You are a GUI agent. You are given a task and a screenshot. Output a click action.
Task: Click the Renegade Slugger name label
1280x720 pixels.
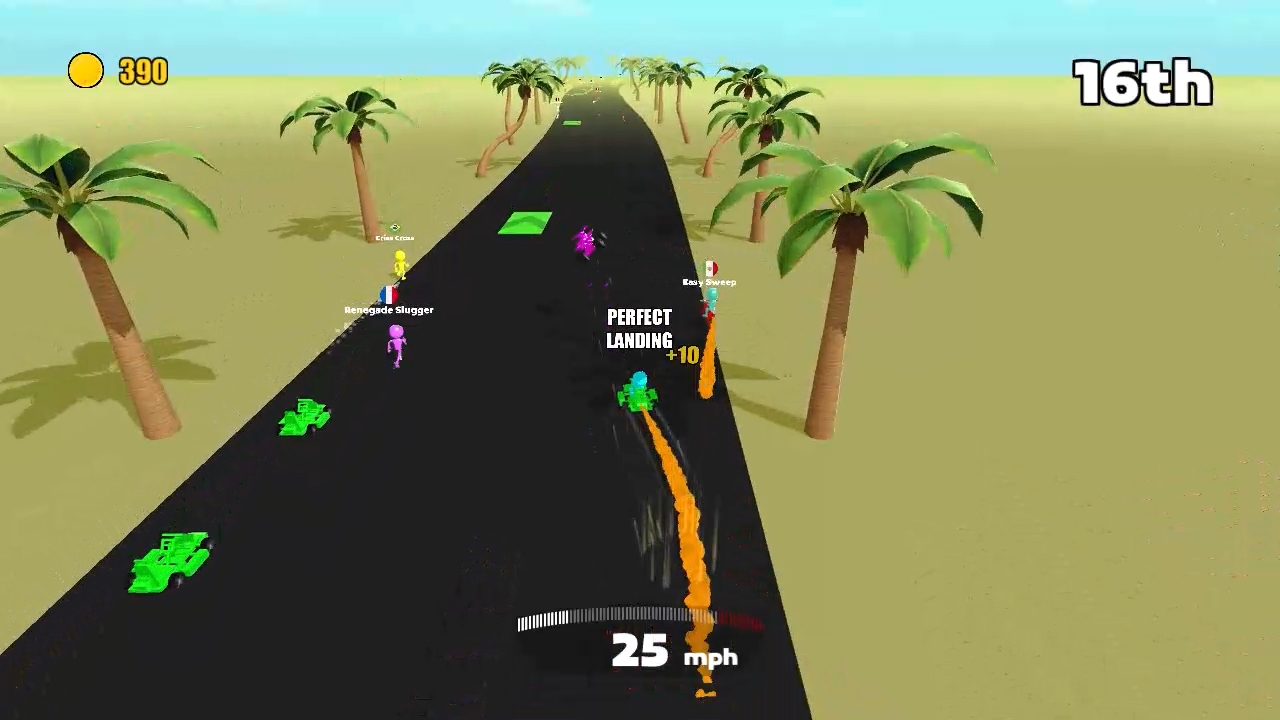387,310
